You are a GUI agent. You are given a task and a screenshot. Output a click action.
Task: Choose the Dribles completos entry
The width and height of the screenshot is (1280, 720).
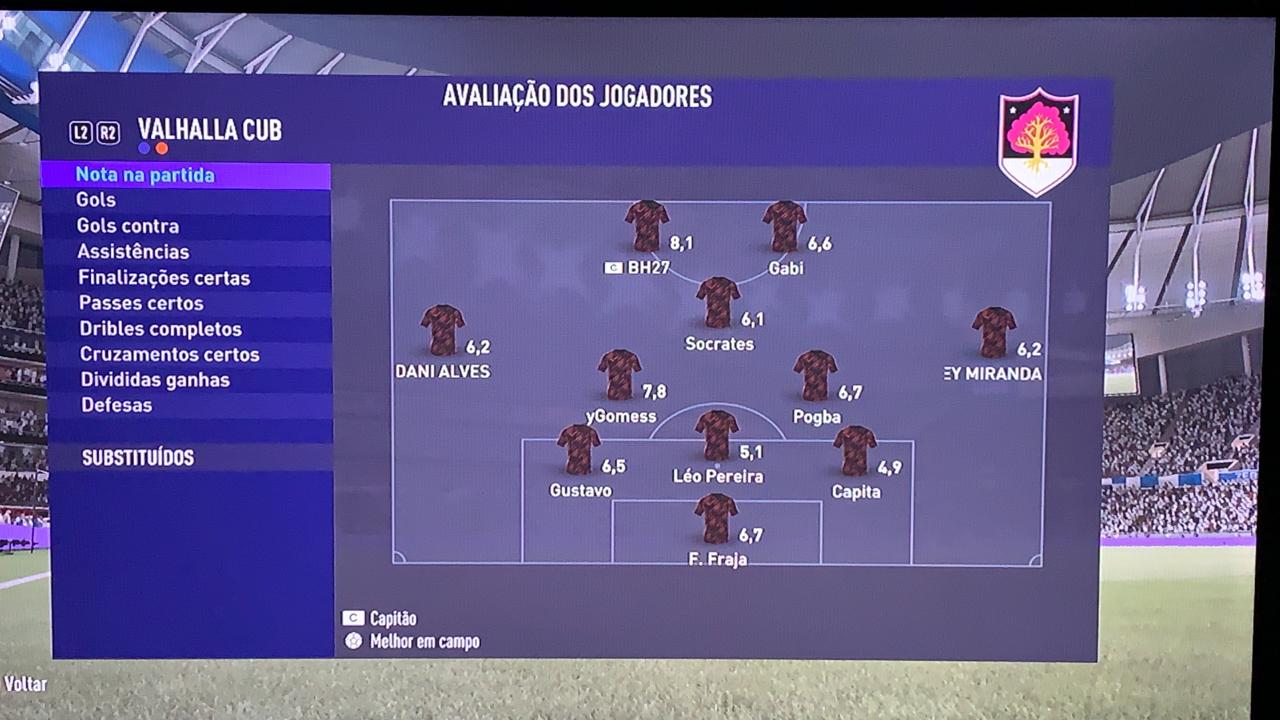(160, 329)
